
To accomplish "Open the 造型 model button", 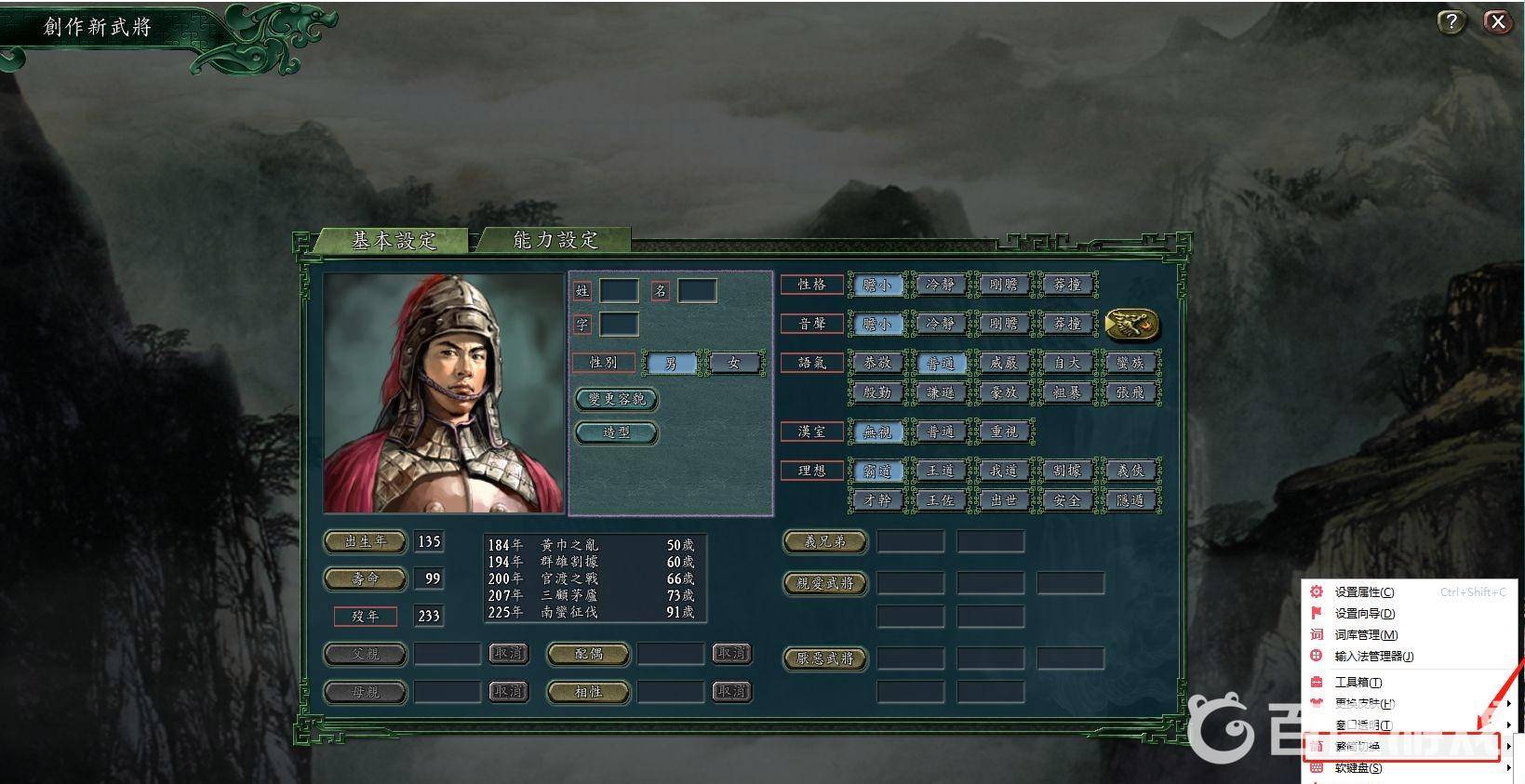I will click(616, 432).
